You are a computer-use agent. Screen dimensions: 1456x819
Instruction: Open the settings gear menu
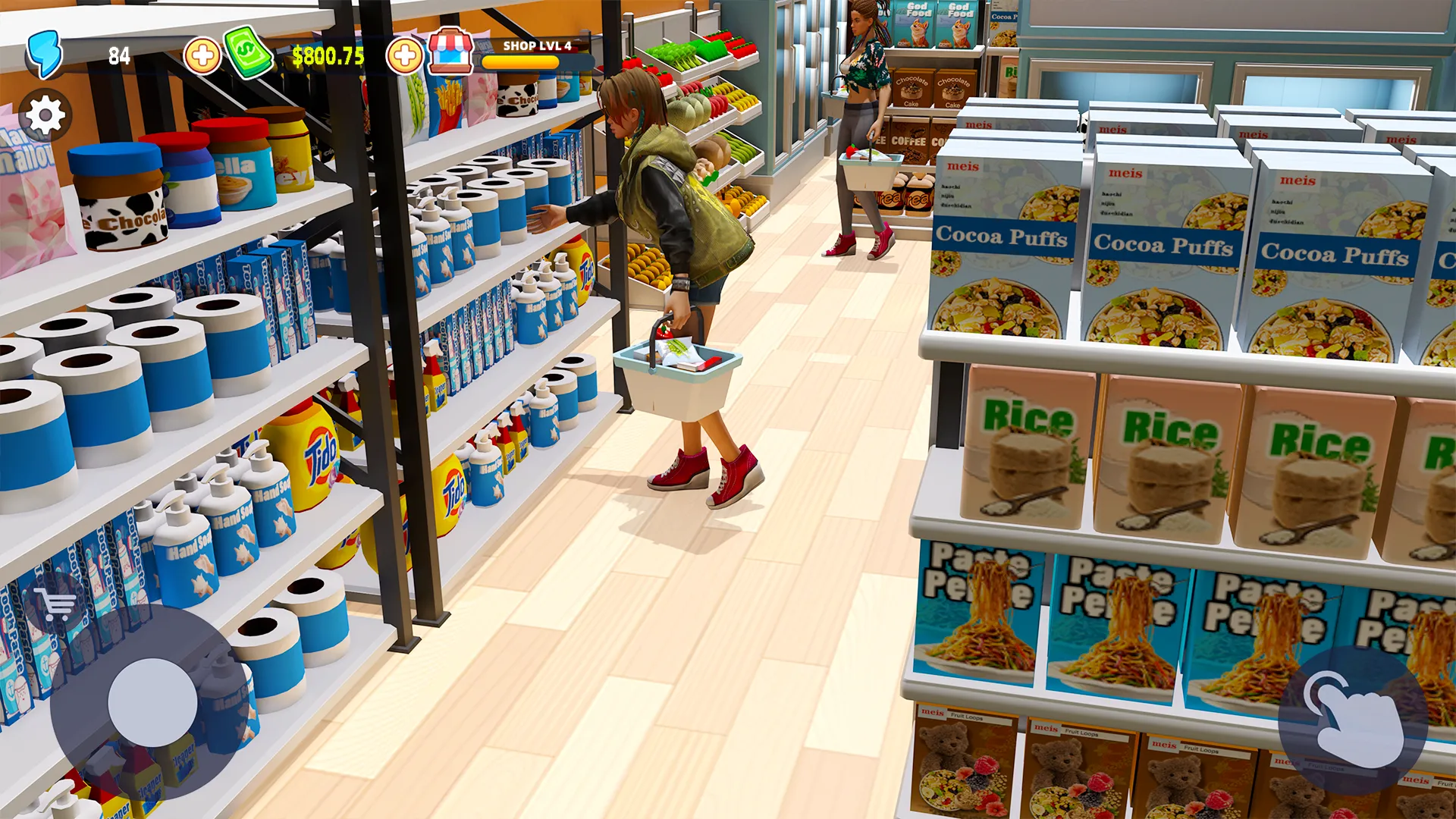[x=45, y=115]
